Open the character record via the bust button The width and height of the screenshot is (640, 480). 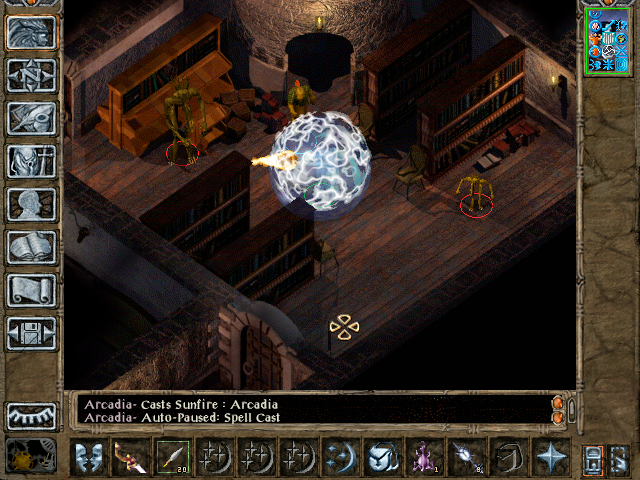point(32,205)
